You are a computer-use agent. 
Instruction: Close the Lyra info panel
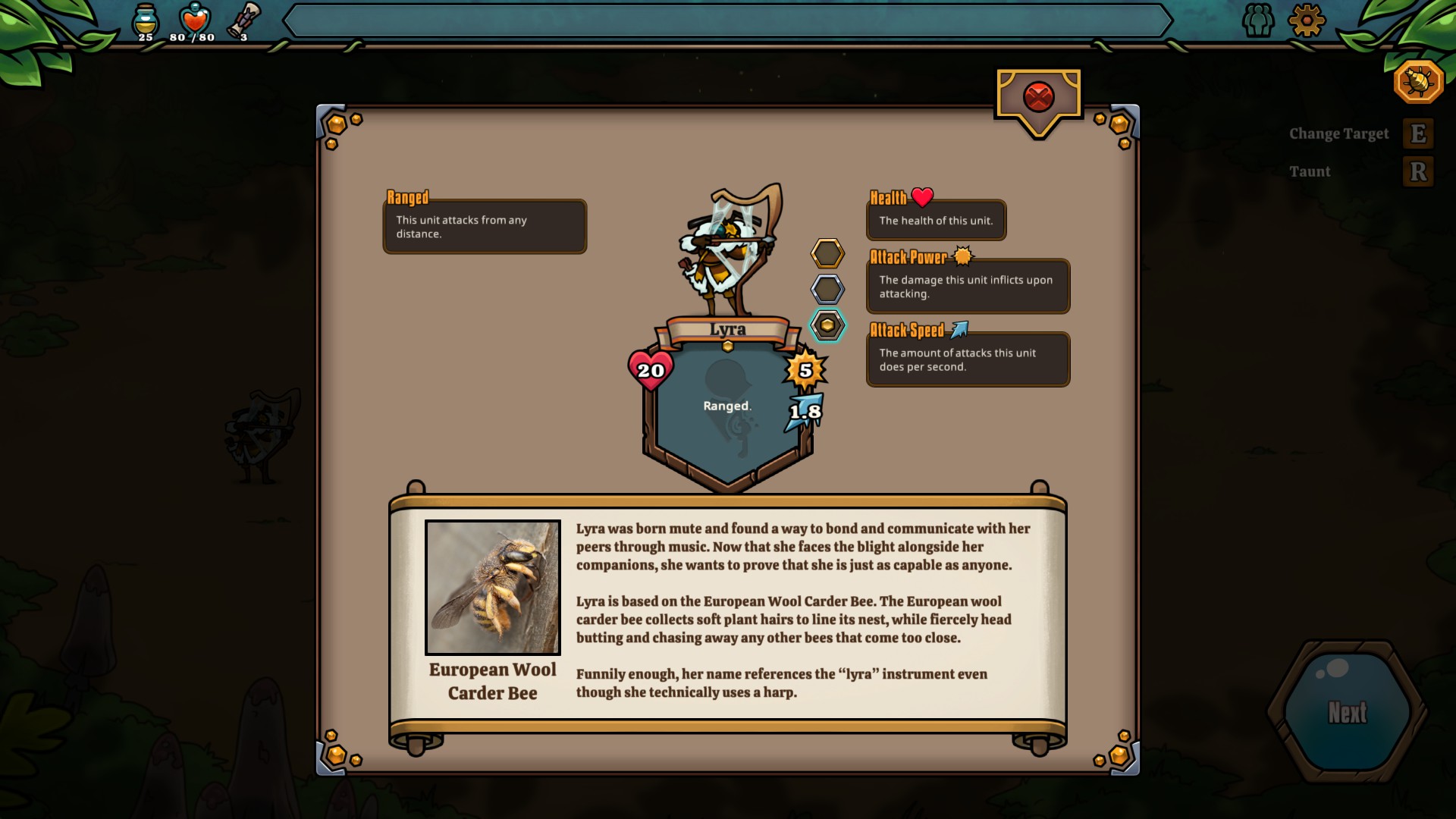(1038, 97)
